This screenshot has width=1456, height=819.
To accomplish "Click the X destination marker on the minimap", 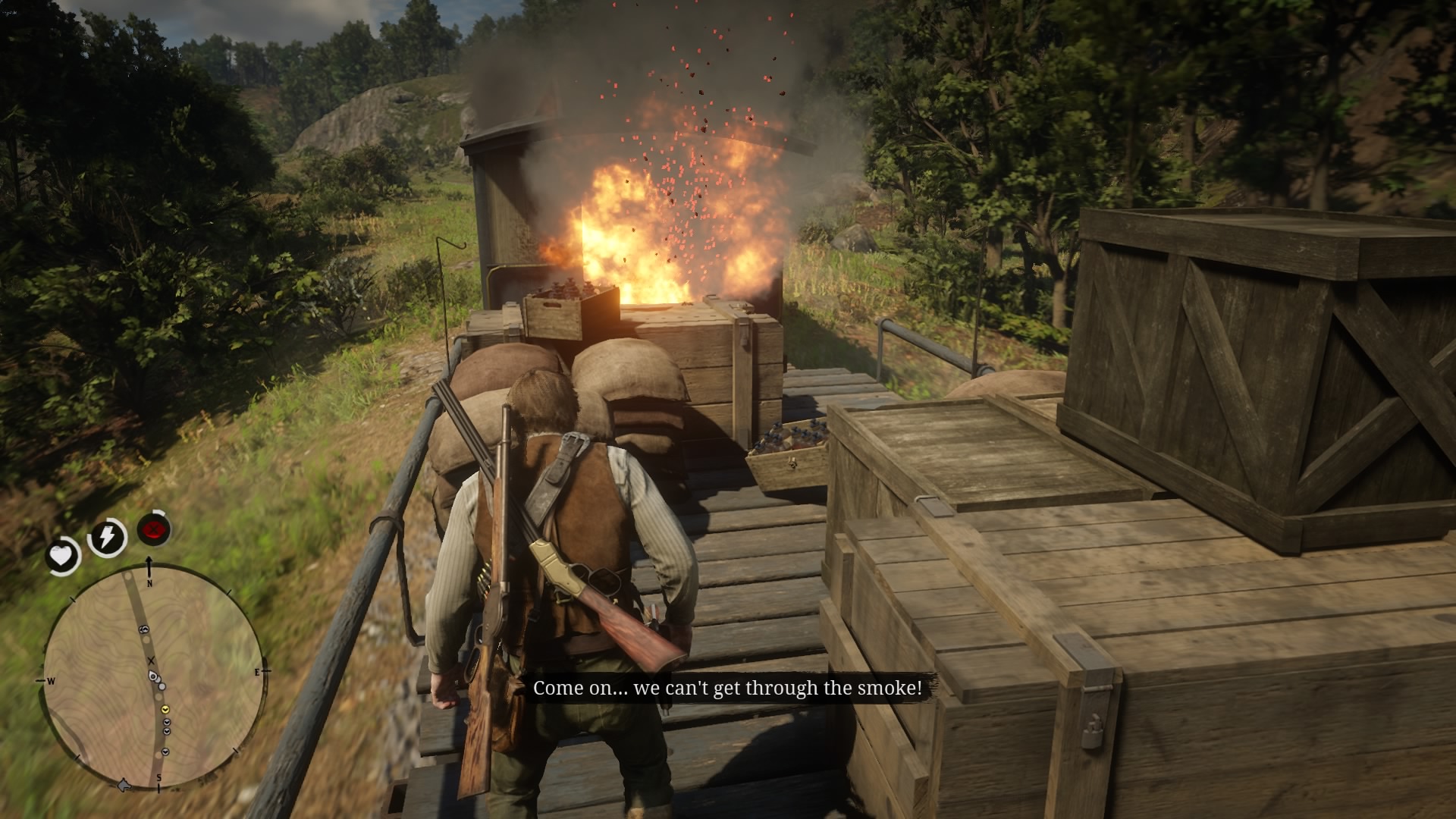I will click(152, 660).
